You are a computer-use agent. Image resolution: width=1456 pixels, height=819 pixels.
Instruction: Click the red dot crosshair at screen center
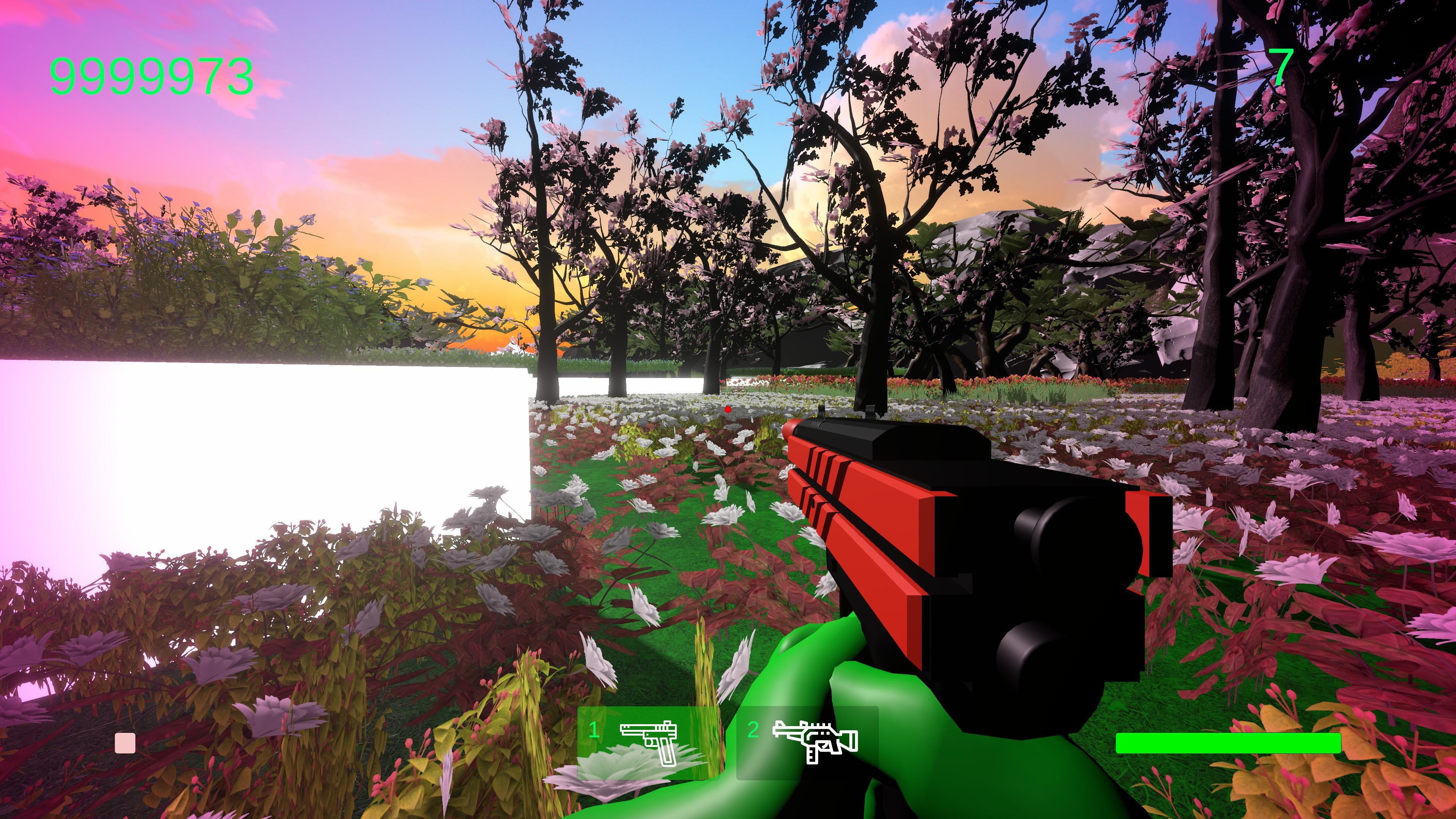[728, 409]
